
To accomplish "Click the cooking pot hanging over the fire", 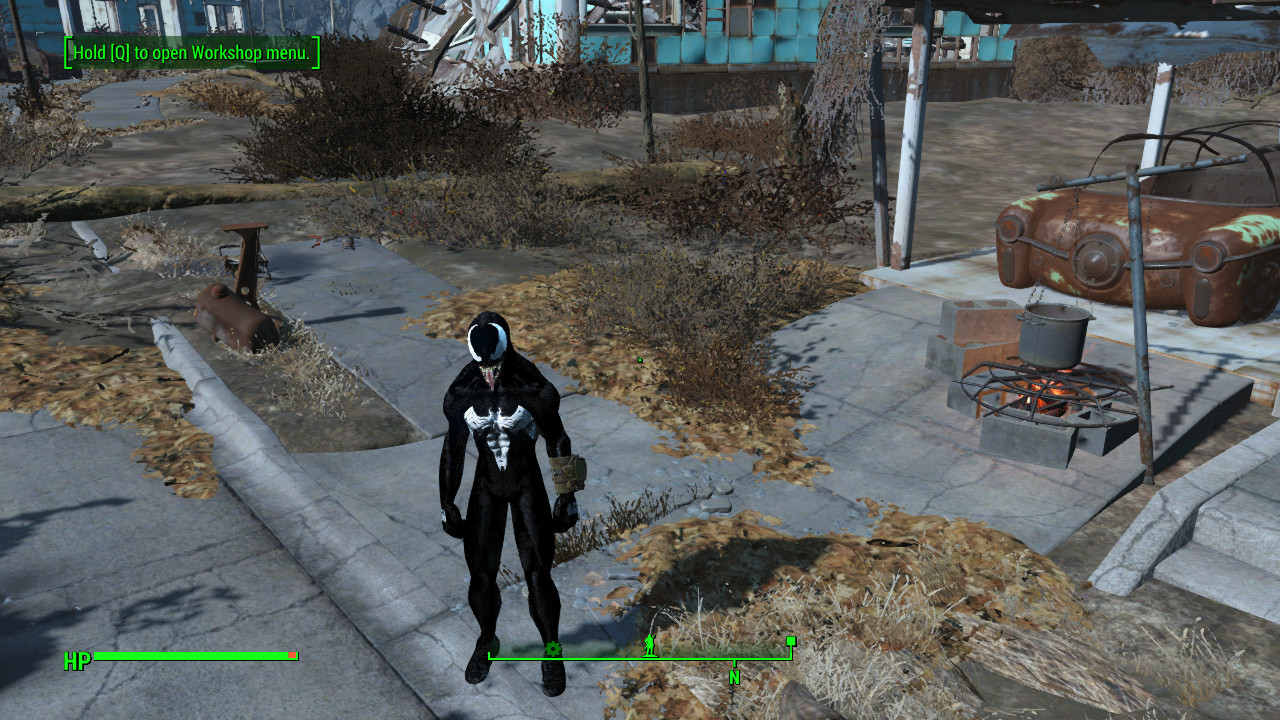I will [x=1053, y=335].
